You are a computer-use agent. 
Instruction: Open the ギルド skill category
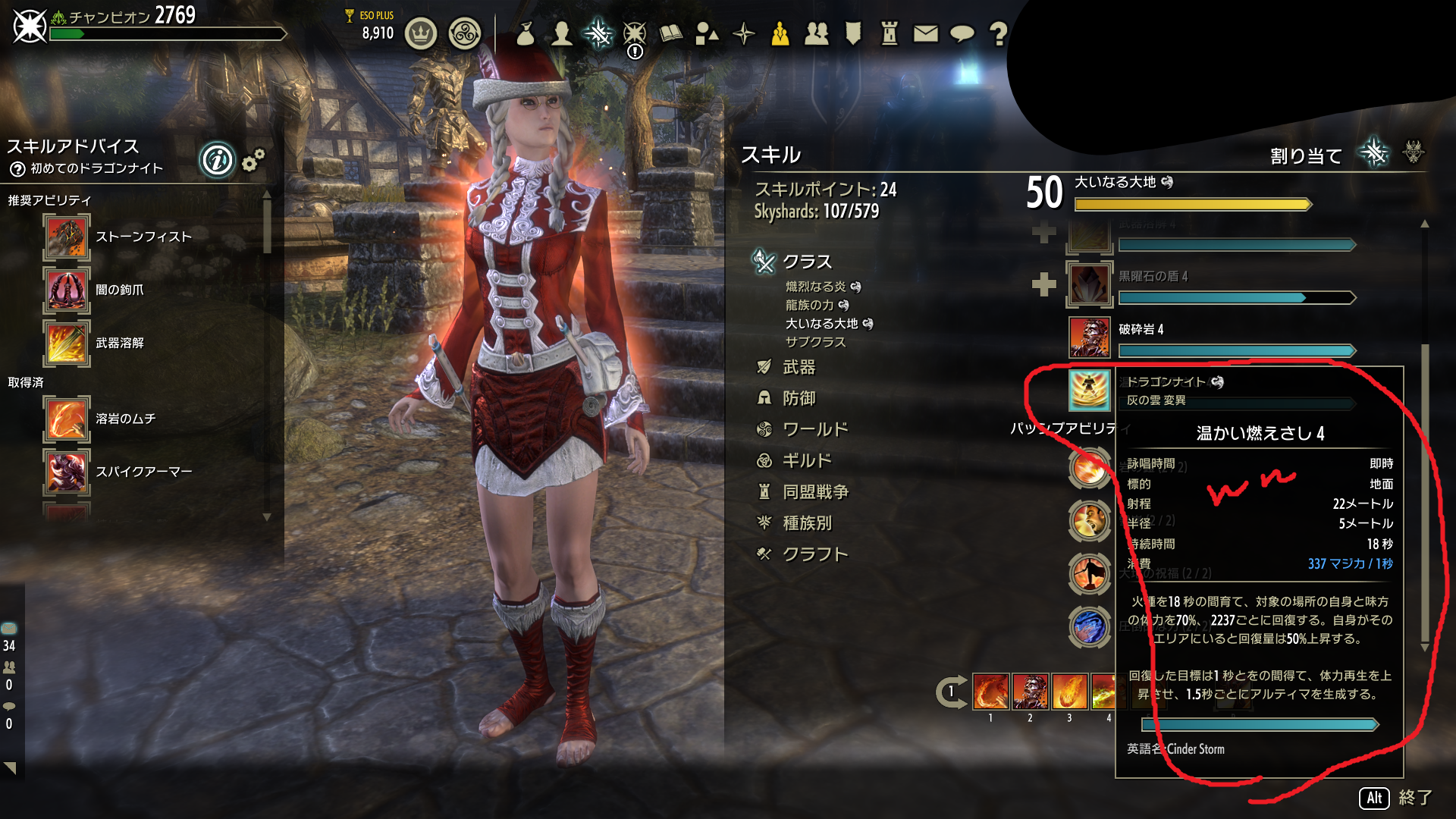pos(806,461)
